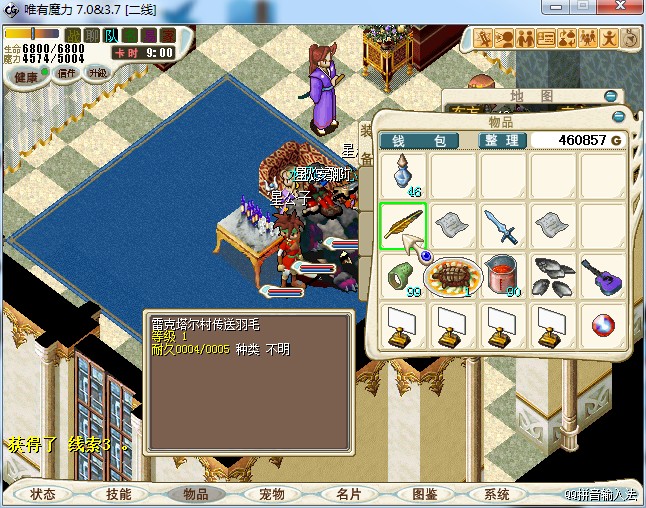Open the 宠物 pet menu

pos(272,494)
